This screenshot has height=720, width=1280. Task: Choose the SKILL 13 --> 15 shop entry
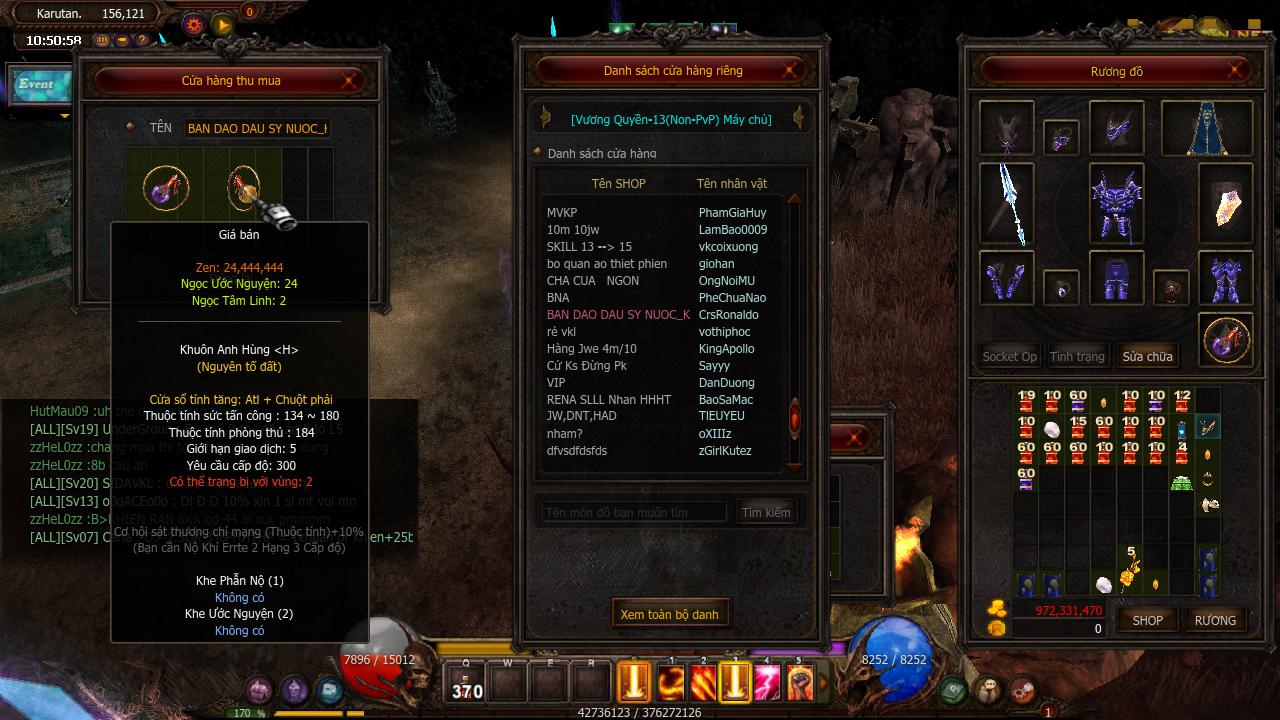click(x=589, y=247)
